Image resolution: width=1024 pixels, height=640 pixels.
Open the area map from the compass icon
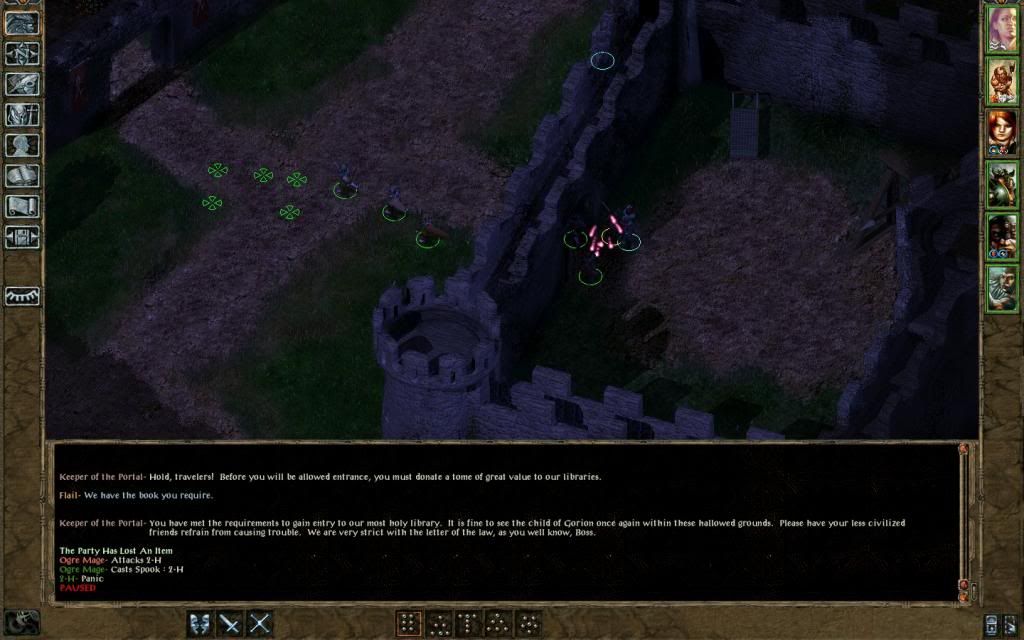point(21,53)
